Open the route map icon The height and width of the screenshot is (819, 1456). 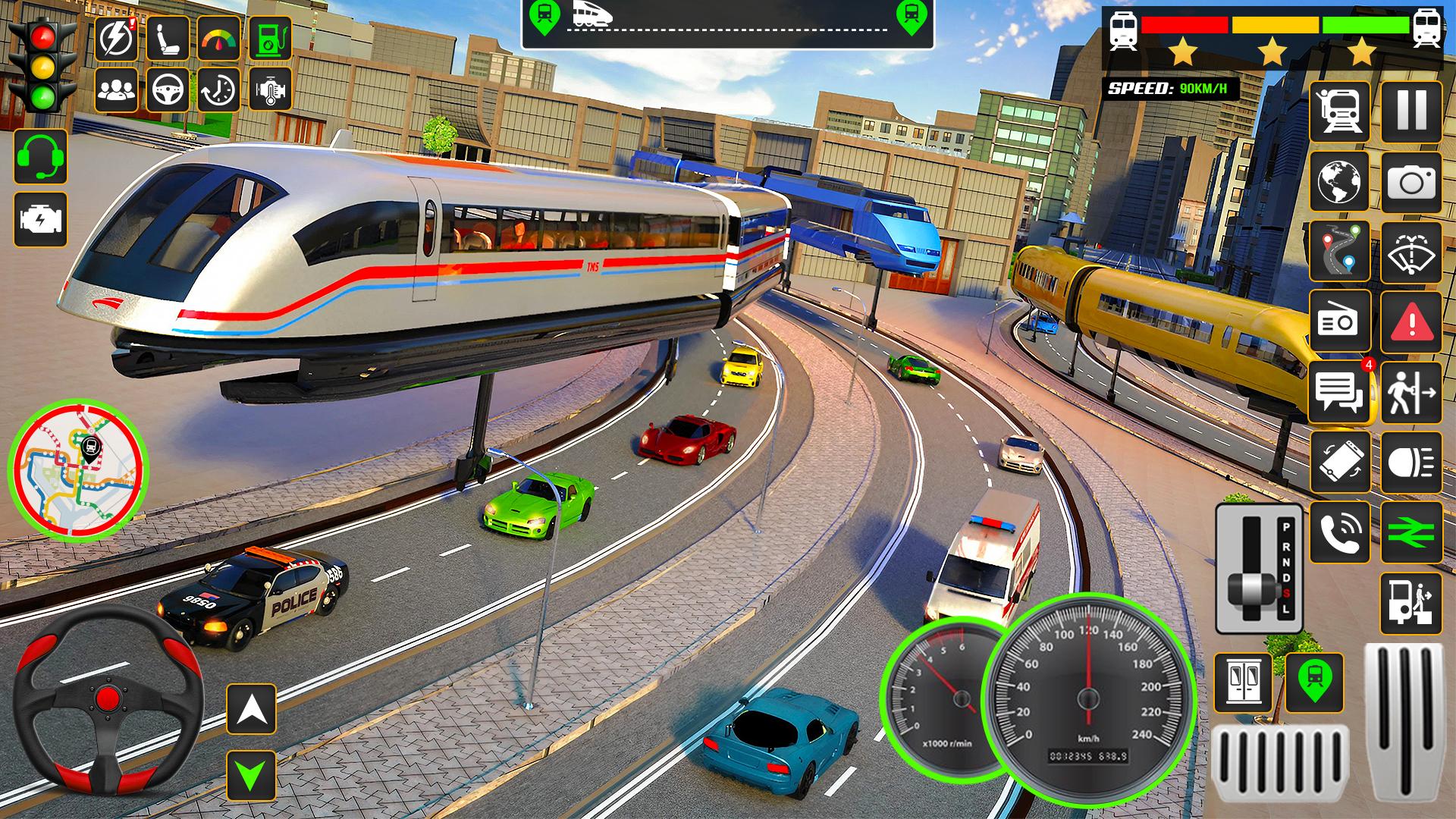[x=1339, y=253]
